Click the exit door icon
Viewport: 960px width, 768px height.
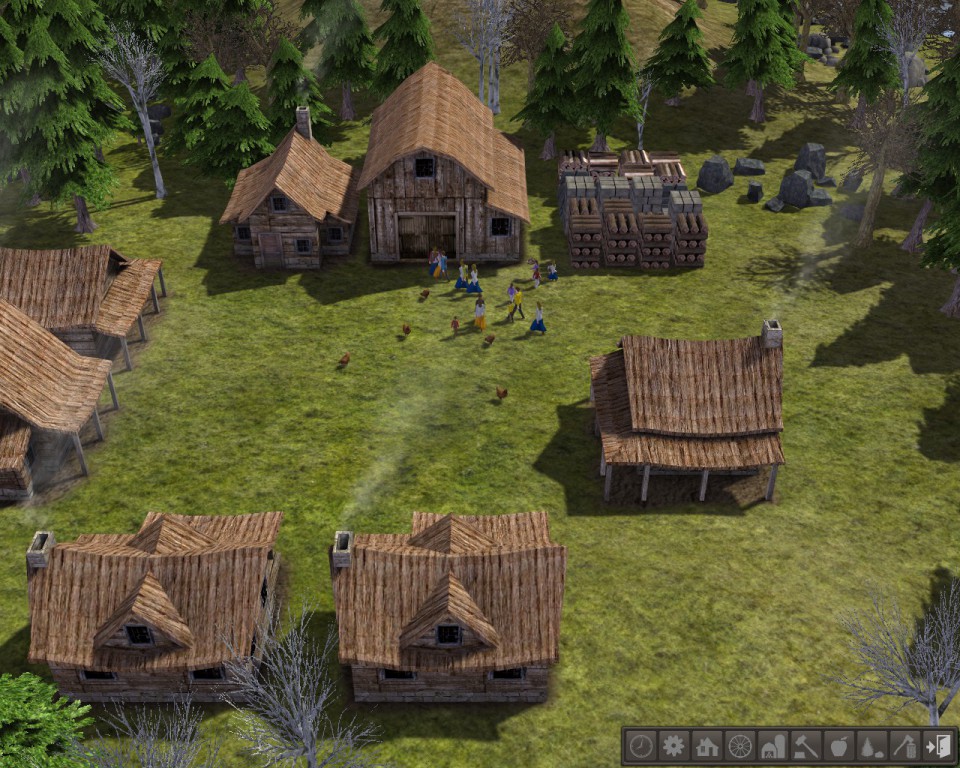coord(938,745)
